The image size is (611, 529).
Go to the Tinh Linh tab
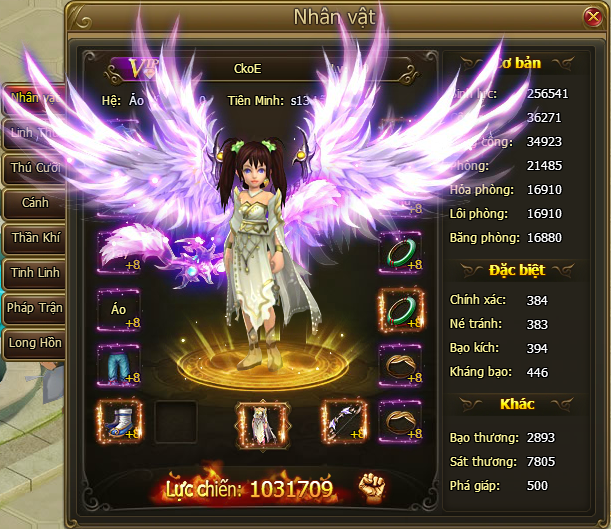tap(35, 273)
